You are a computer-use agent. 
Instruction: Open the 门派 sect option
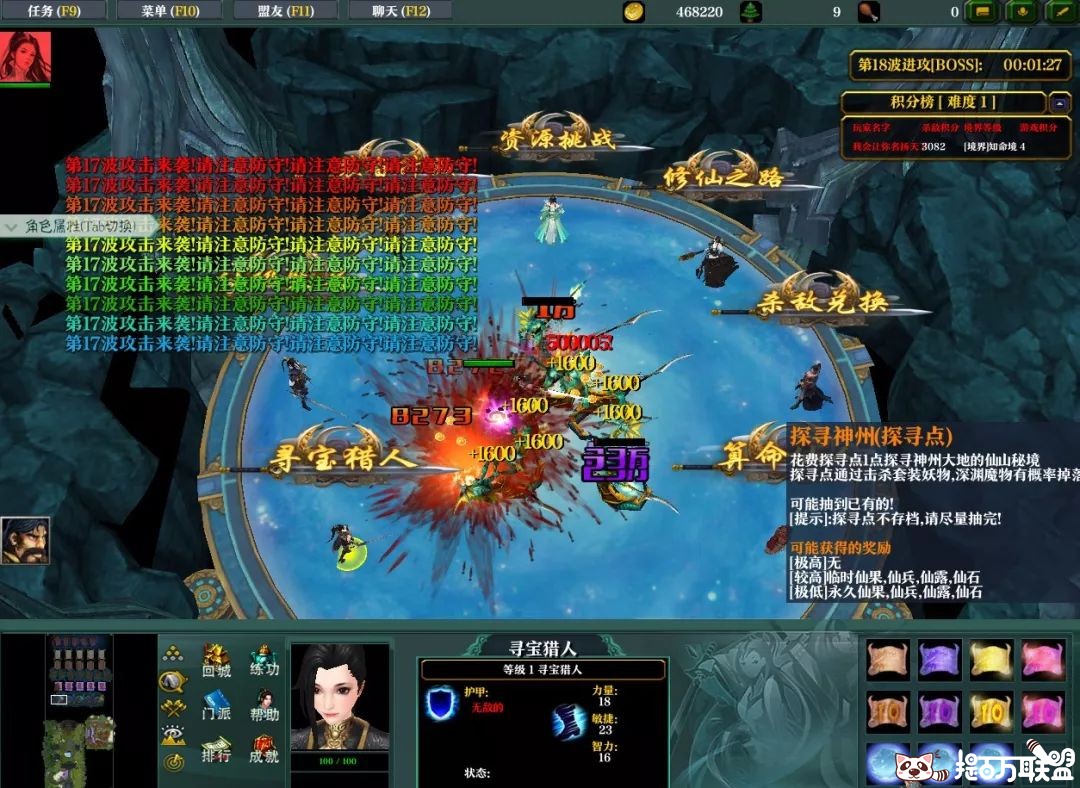216,707
